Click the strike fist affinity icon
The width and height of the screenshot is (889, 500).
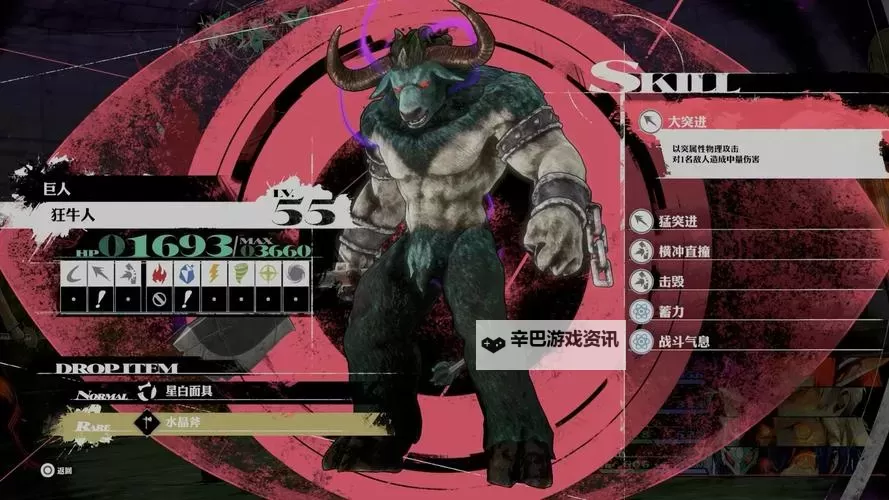coord(129,273)
